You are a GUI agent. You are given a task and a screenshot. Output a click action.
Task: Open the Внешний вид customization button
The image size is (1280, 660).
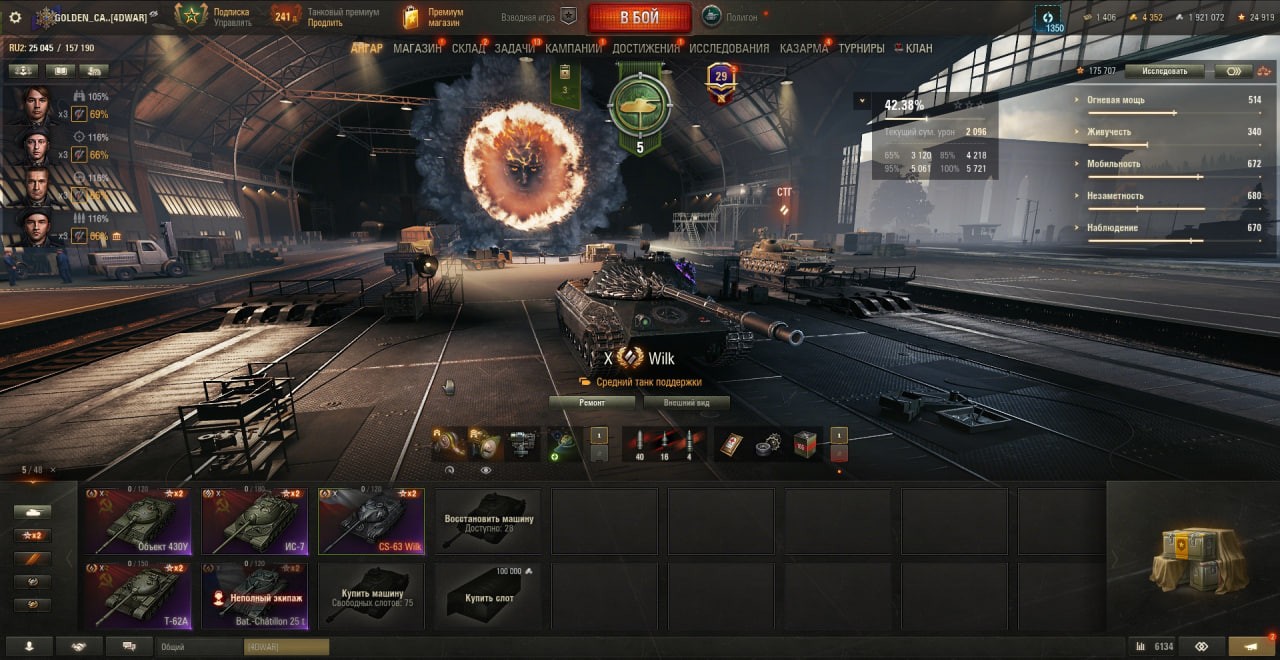click(686, 403)
